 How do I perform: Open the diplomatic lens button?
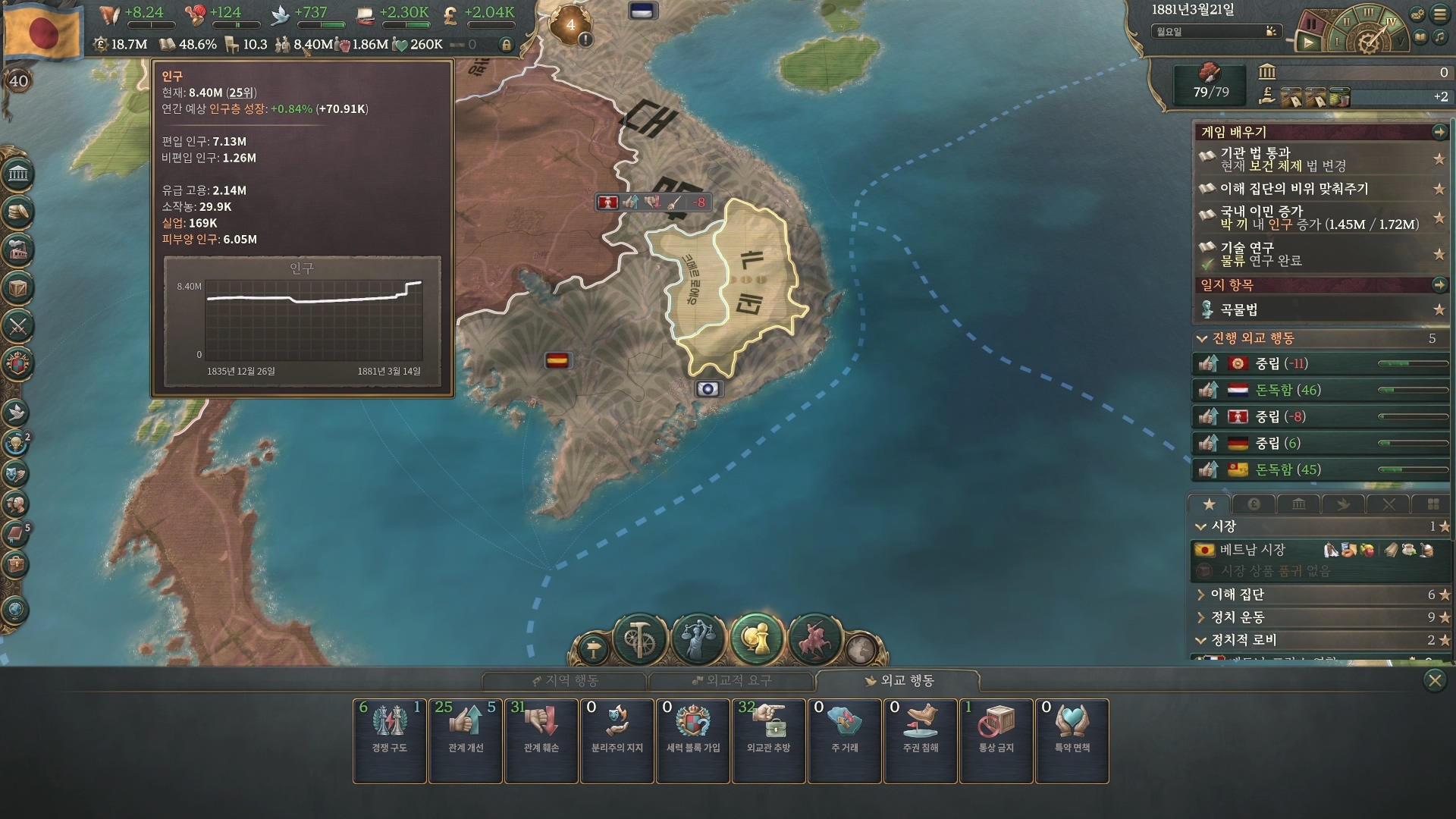point(757,639)
